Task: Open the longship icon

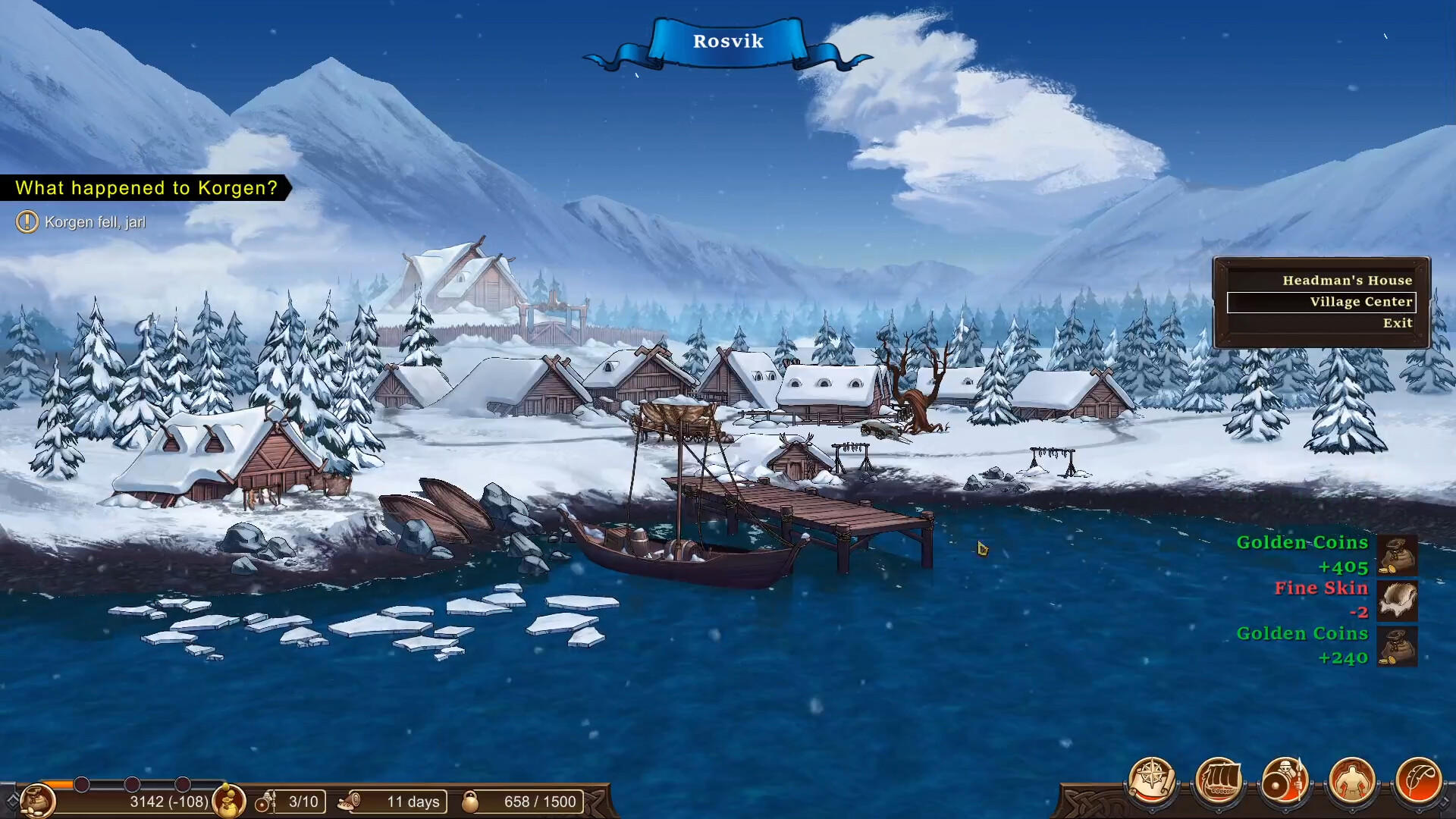Action: click(1219, 780)
